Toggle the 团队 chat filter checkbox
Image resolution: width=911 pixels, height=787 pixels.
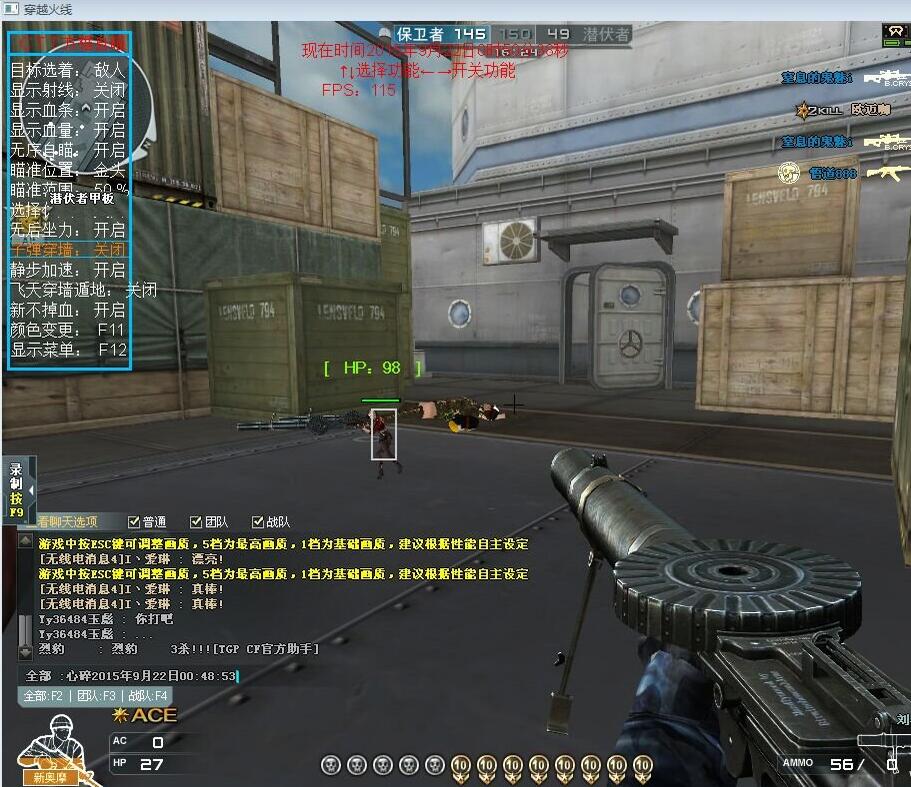point(196,522)
